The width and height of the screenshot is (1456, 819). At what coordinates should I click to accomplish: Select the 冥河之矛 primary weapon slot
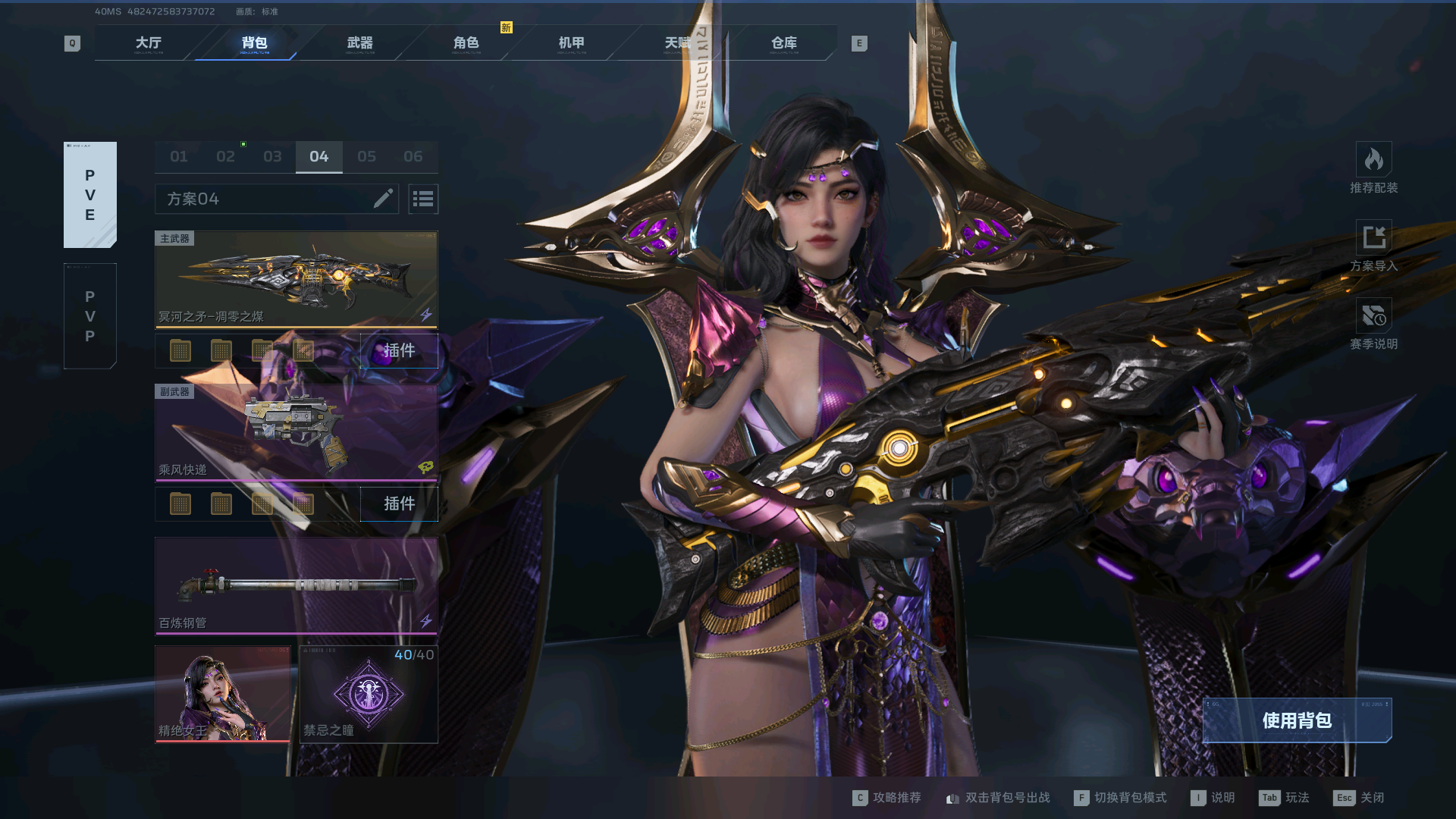[x=296, y=280]
